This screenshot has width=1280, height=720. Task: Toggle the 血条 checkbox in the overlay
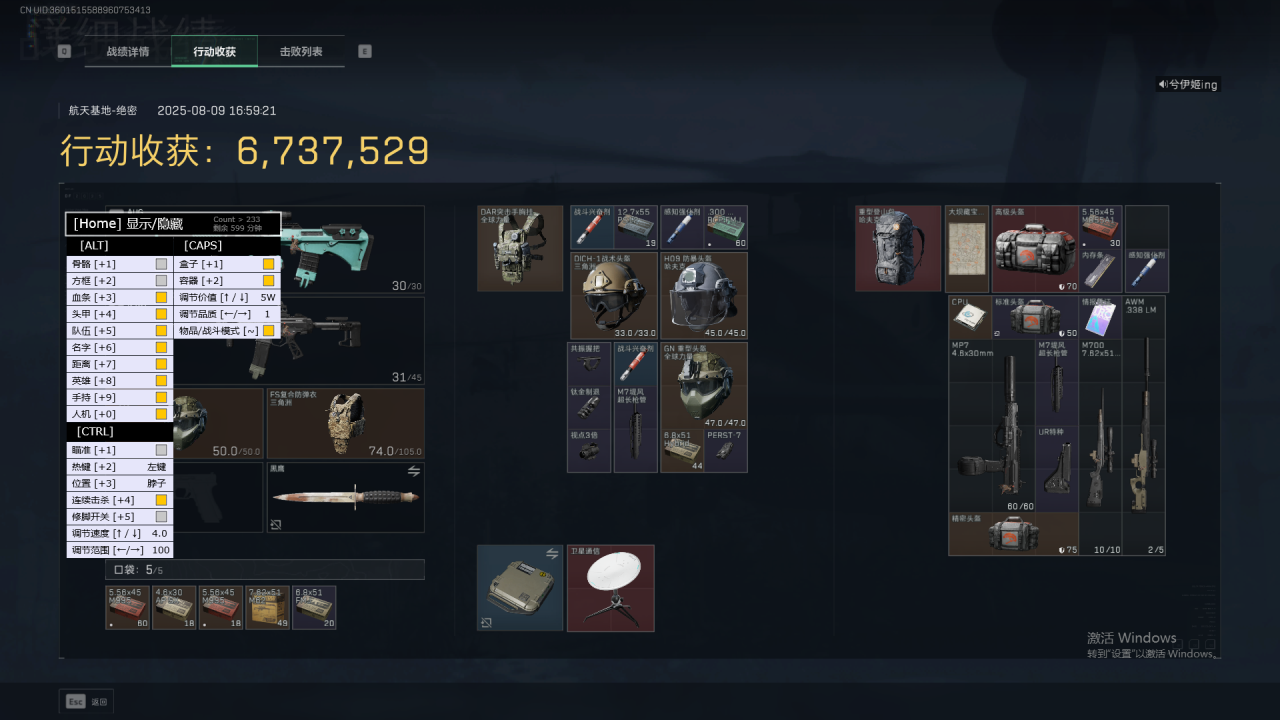coord(161,297)
